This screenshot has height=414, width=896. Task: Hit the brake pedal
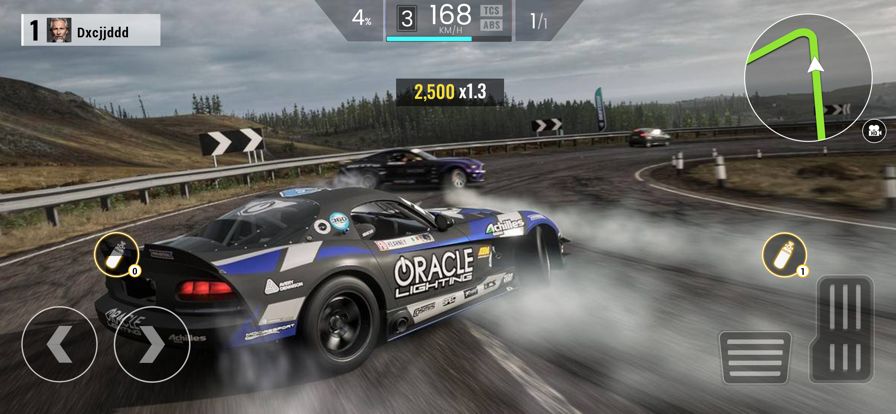[x=754, y=356]
